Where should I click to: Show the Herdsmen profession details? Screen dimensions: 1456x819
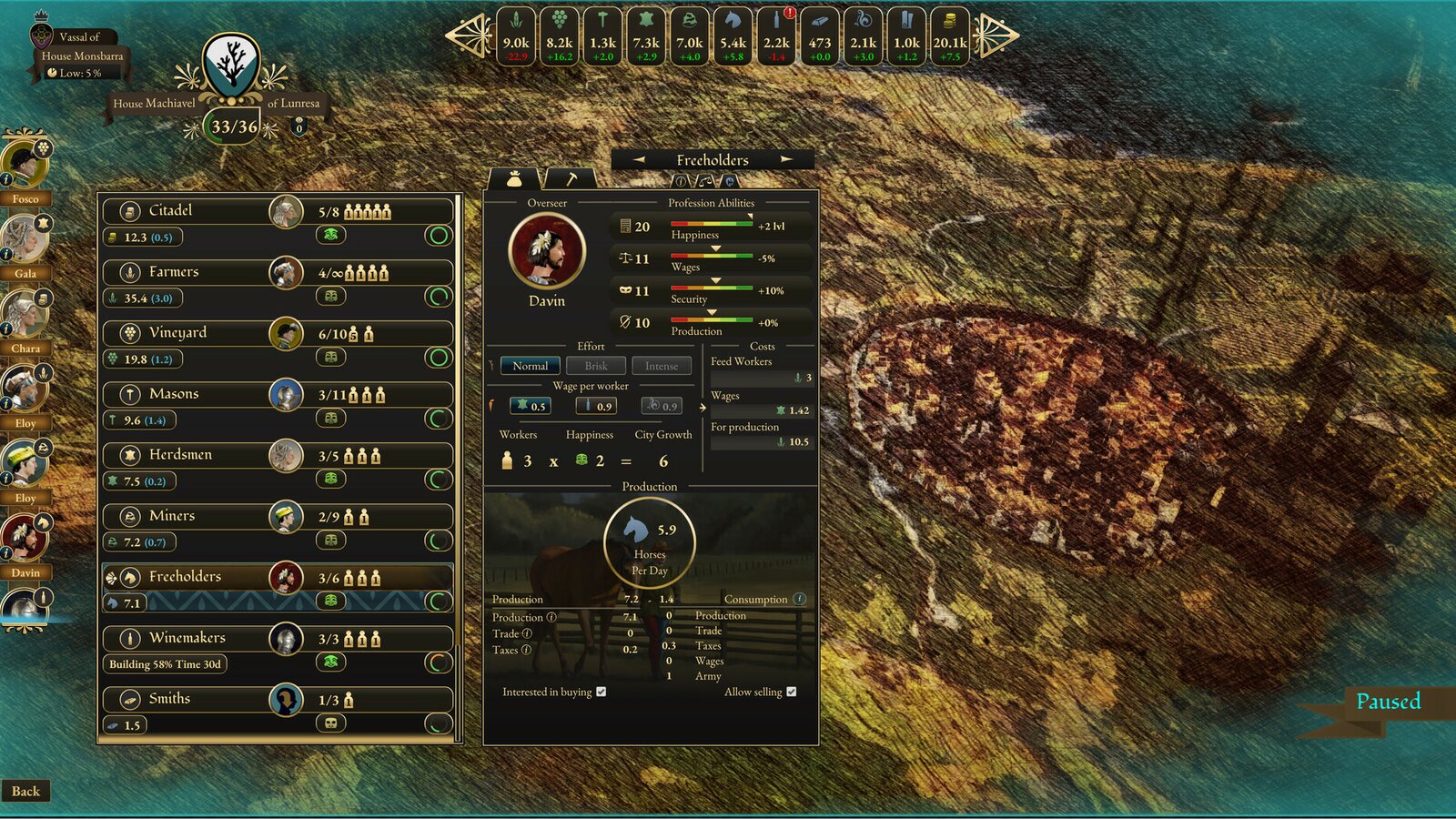coord(180,455)
